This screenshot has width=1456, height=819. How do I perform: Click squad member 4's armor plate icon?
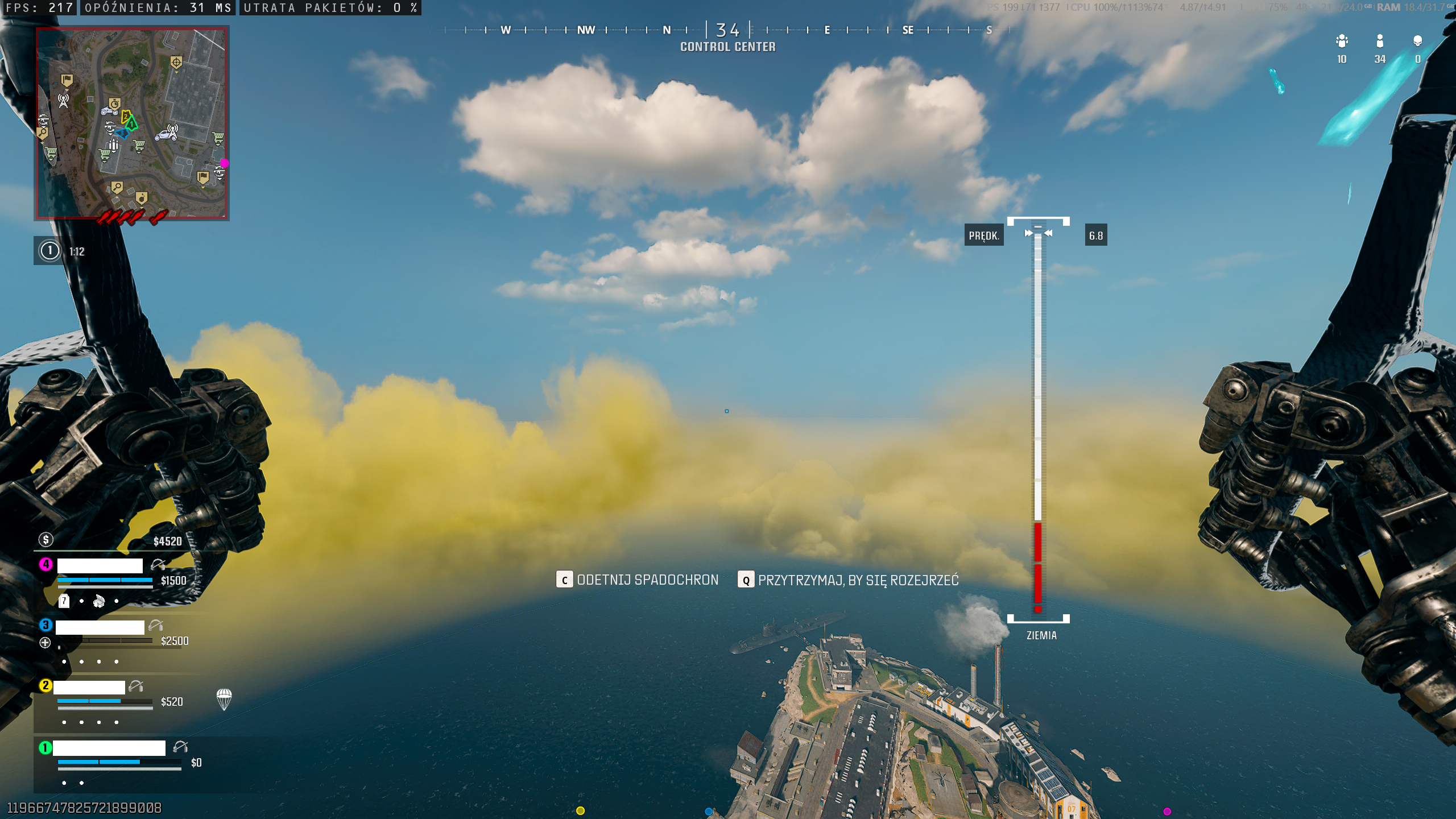click(x=64, y=601)
